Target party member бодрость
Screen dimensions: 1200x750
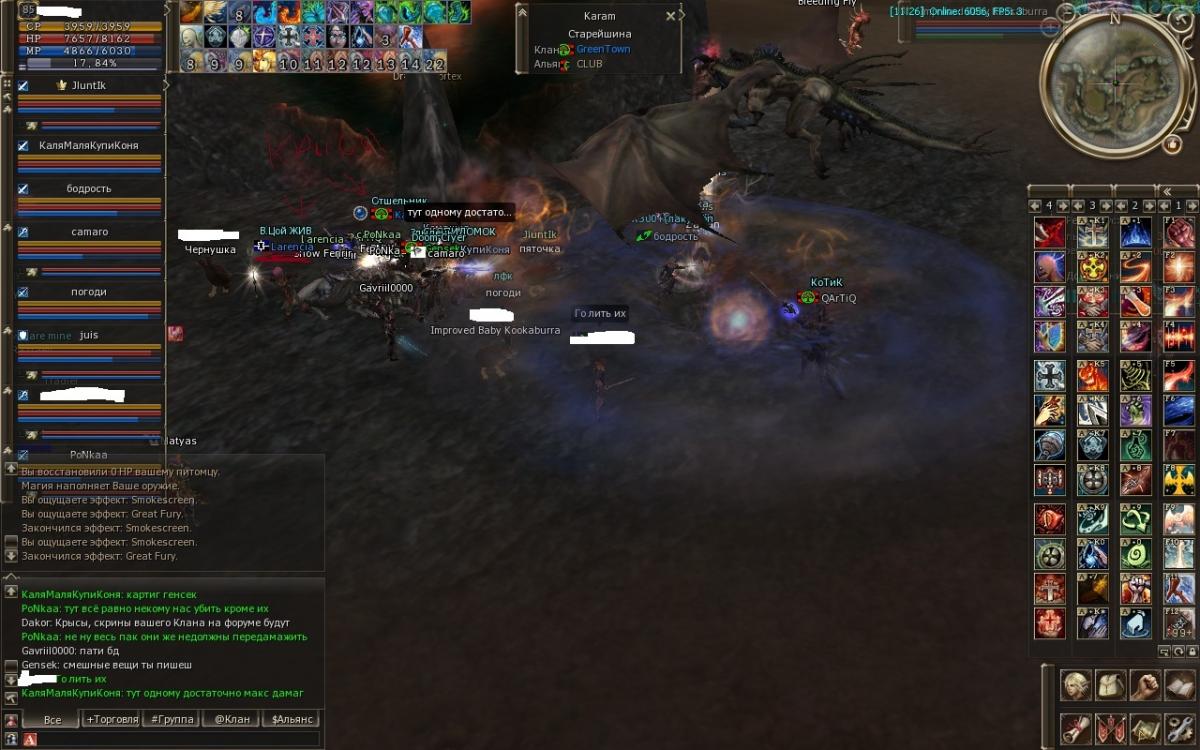click(x=89, y=189)
